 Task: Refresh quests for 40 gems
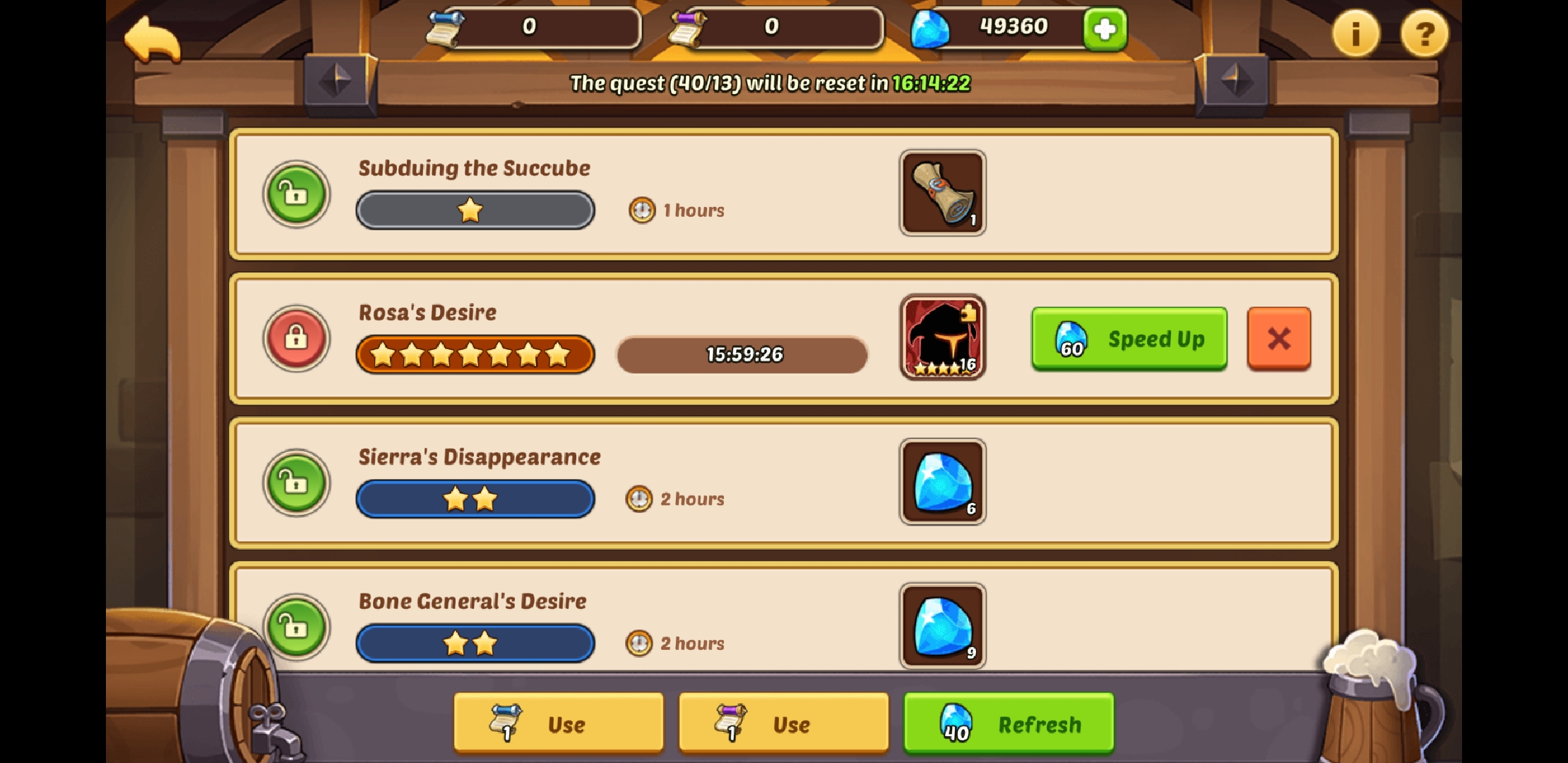pos(1009,723)
